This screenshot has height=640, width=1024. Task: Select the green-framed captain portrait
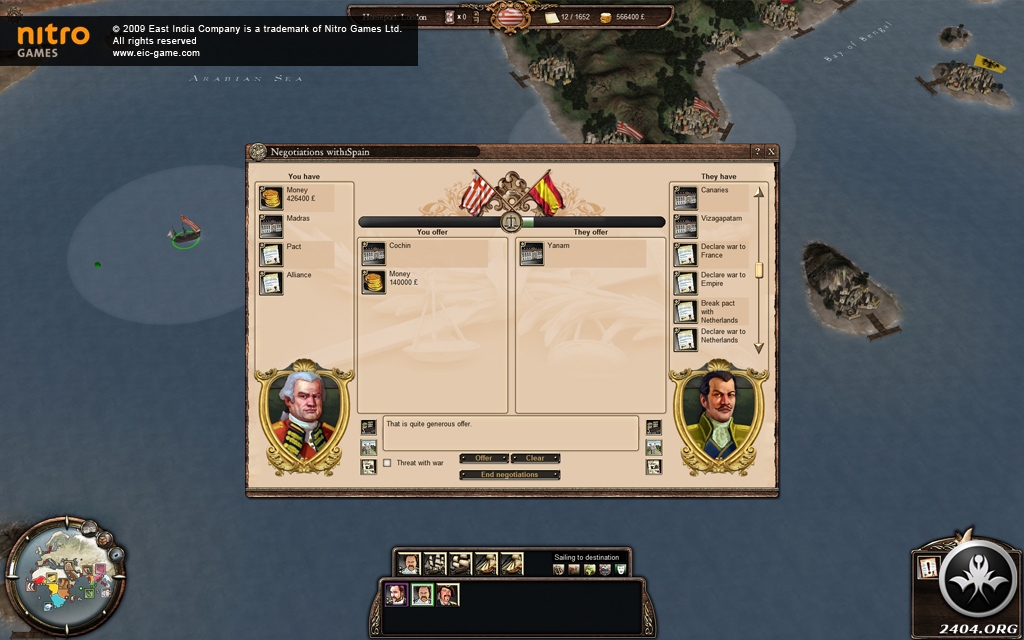(x=422, y=595)
